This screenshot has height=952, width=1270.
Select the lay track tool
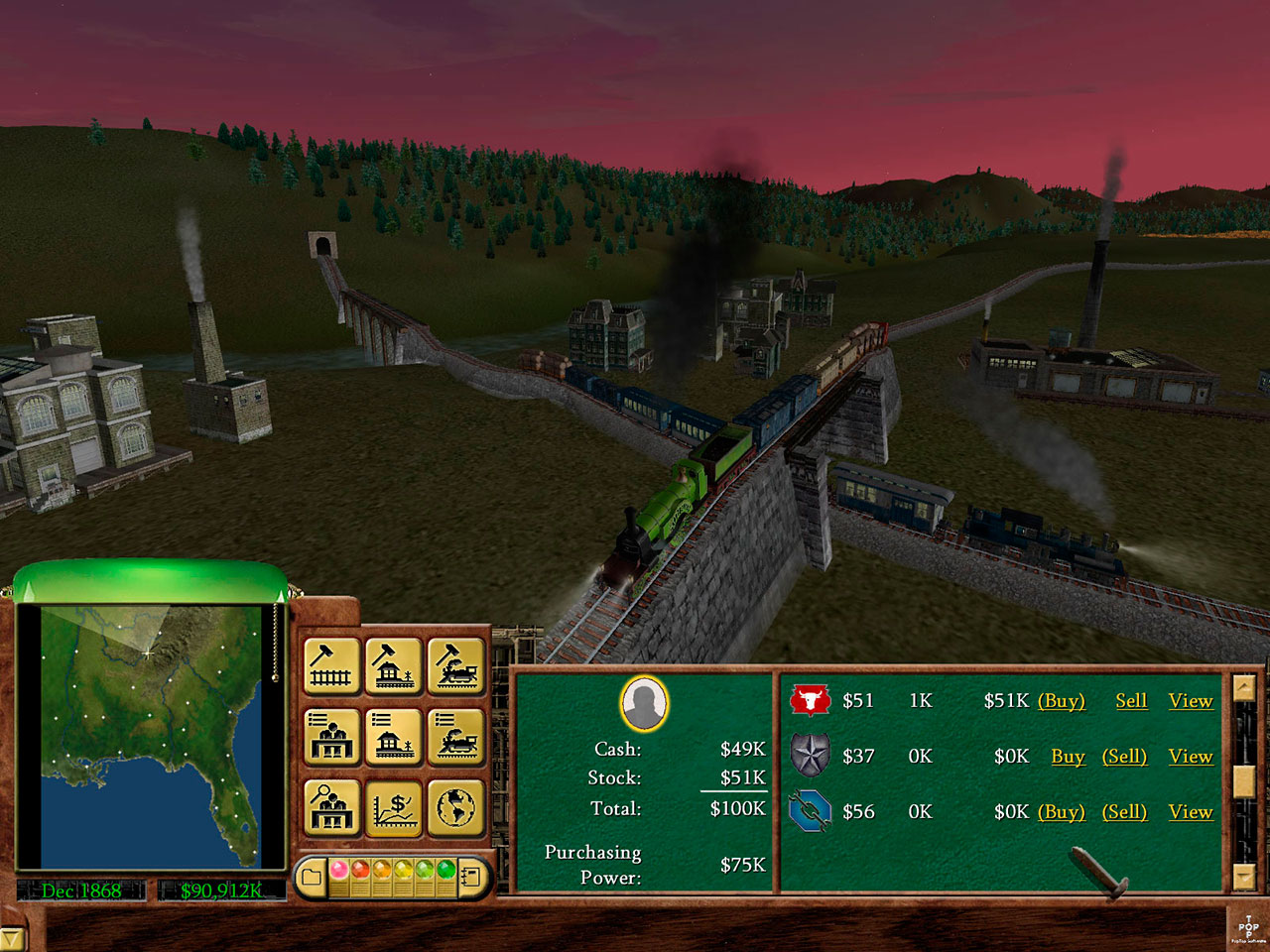coord(331,665)
